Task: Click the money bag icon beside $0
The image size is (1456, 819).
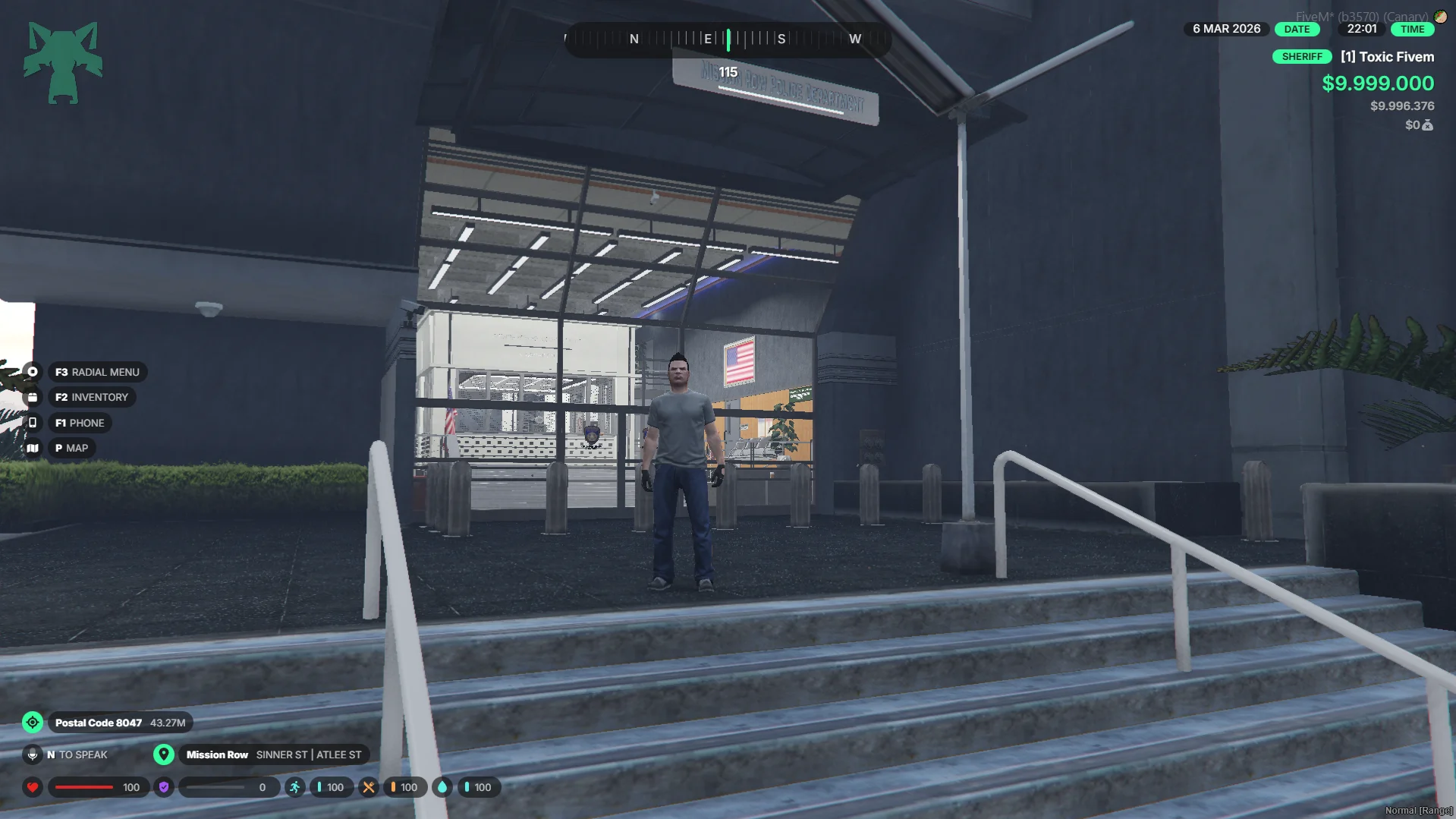Action: point(1426,125)
